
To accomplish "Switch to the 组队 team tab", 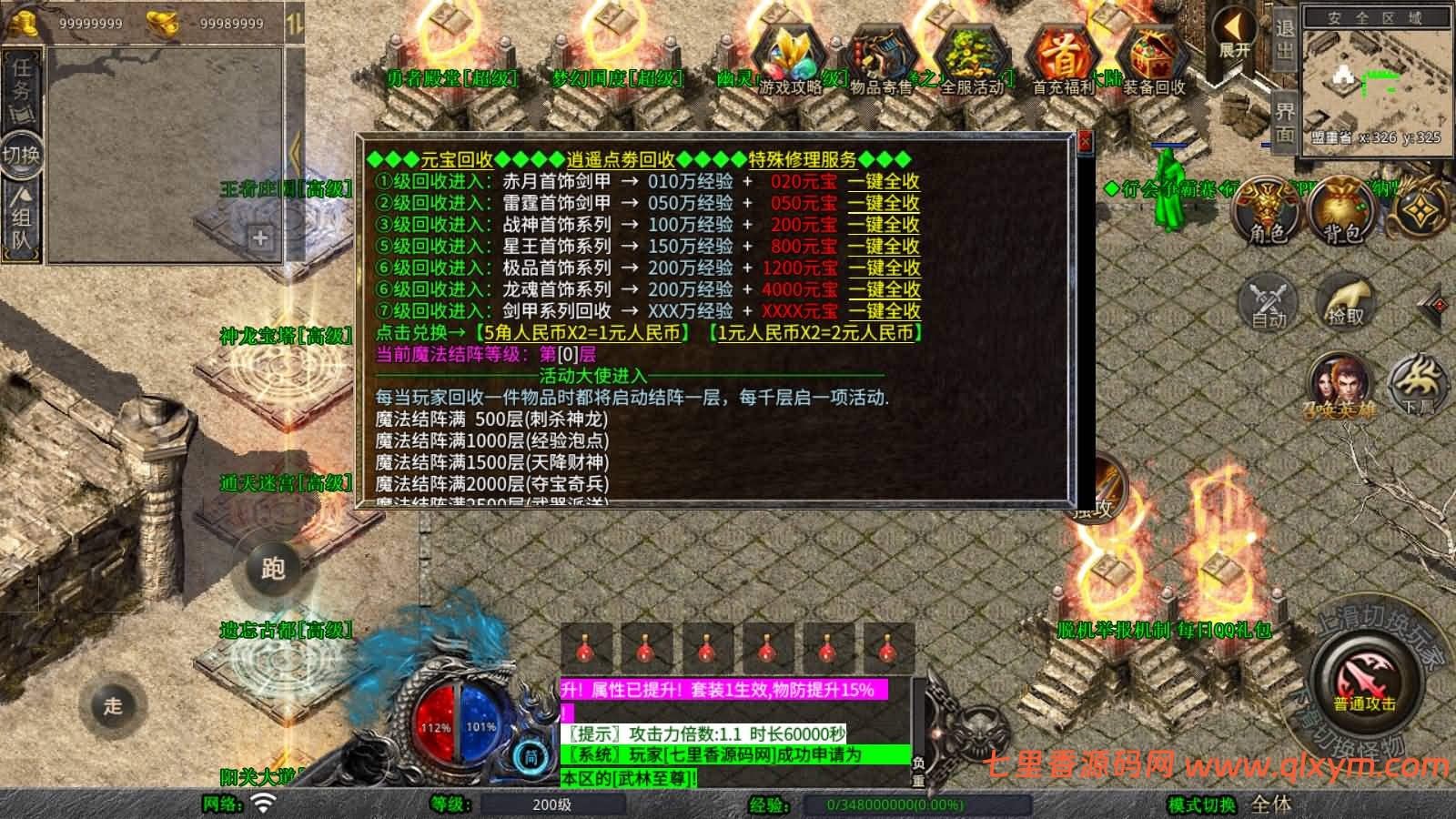I will (23, 214).
